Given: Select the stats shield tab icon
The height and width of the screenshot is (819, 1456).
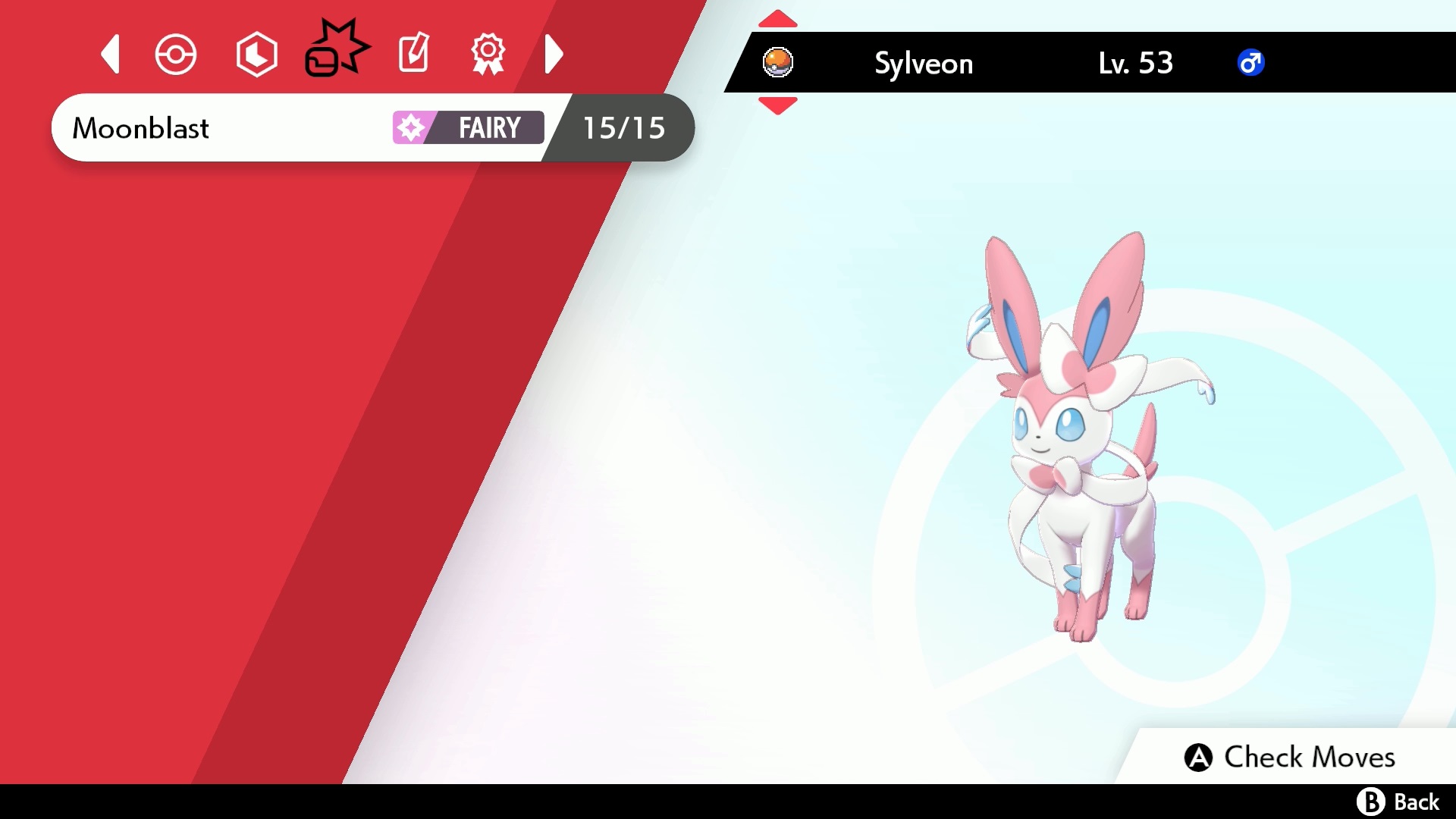Looking at the screenshot, I should 256,54.
